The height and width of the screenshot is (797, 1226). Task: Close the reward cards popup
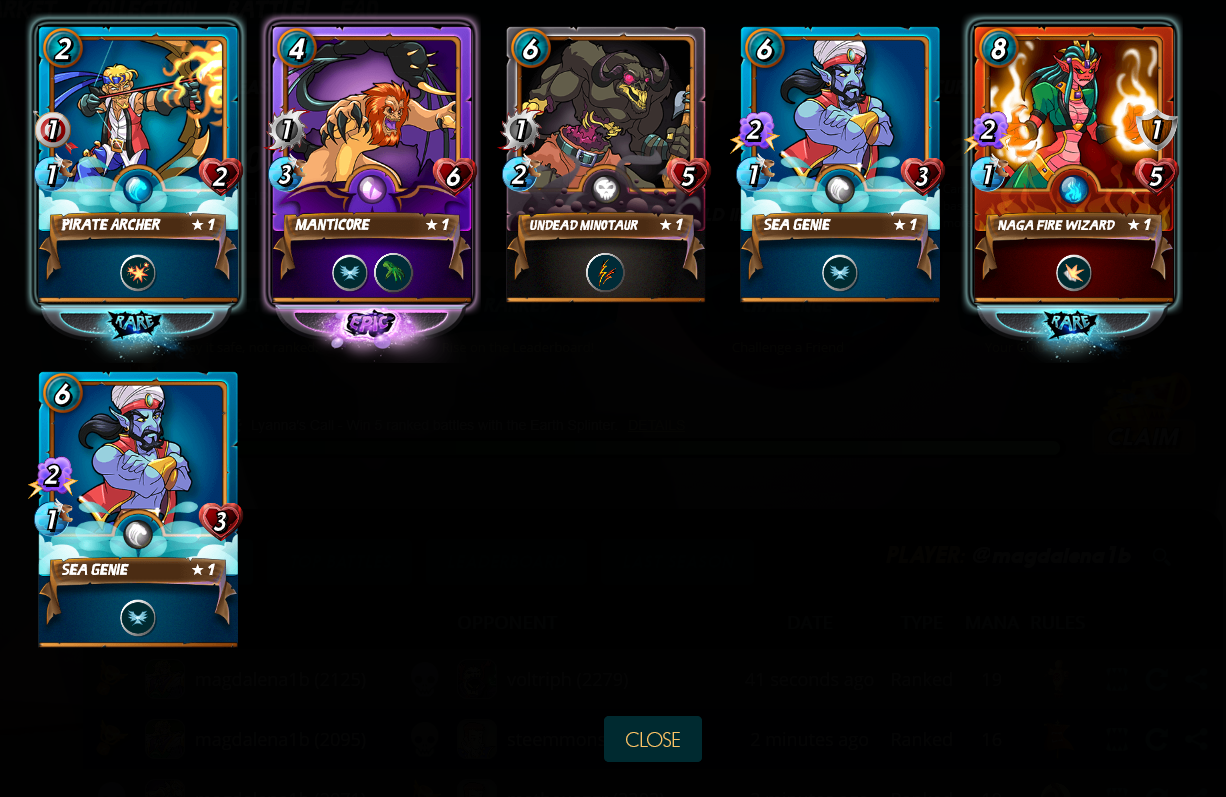pyautogui.click(x=652, y=739)
